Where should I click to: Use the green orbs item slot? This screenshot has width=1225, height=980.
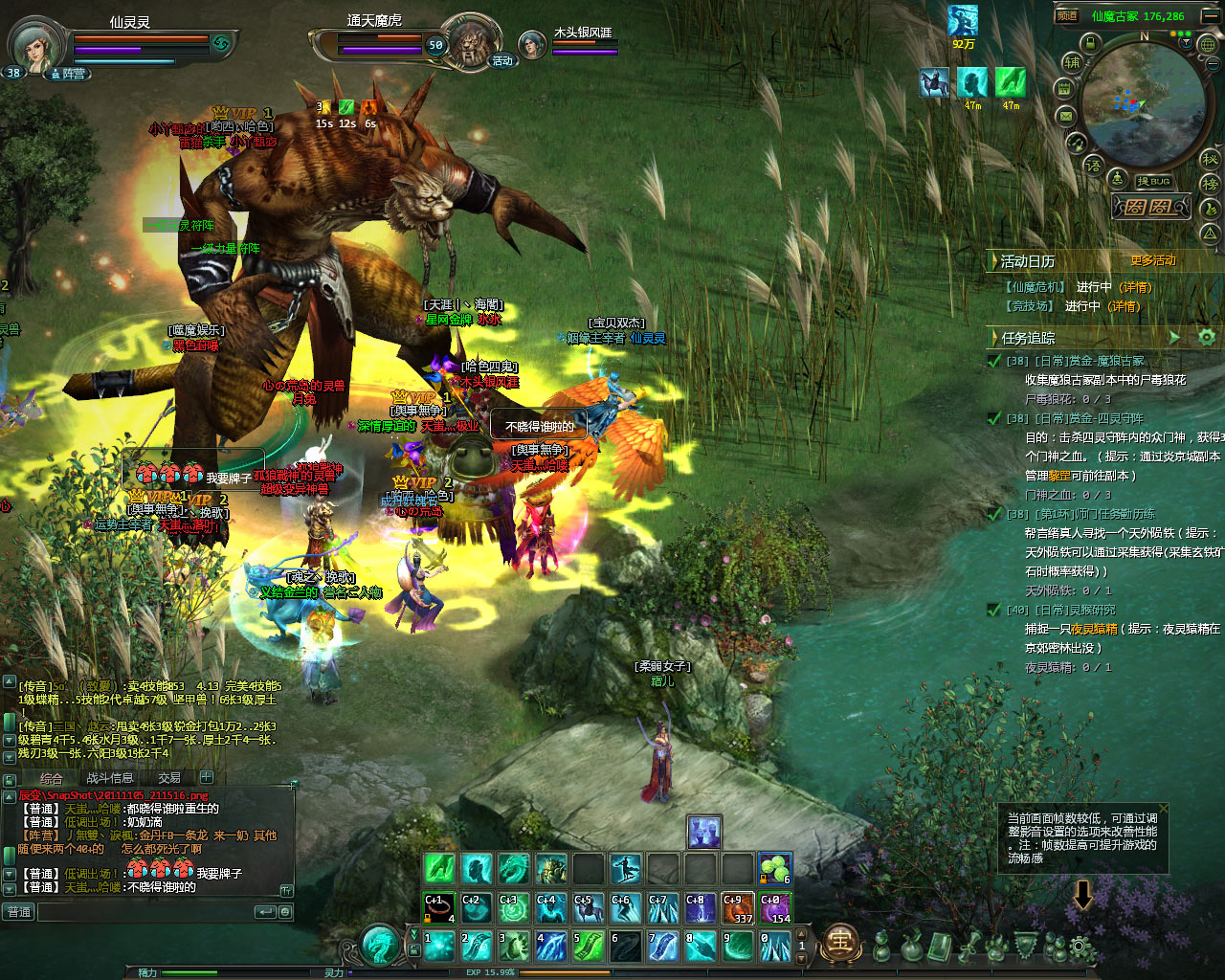tap(774, 869)
